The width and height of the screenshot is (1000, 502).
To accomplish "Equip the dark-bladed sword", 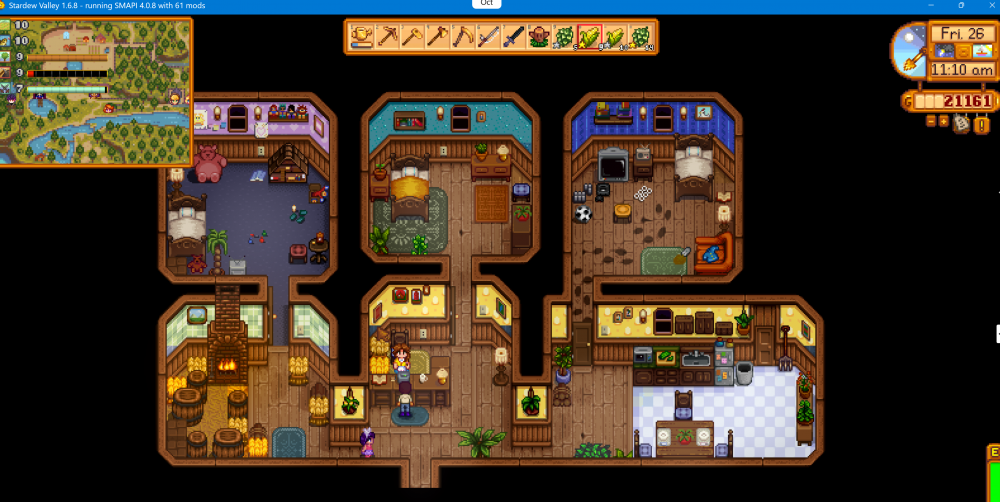I will tap(513, 38).
